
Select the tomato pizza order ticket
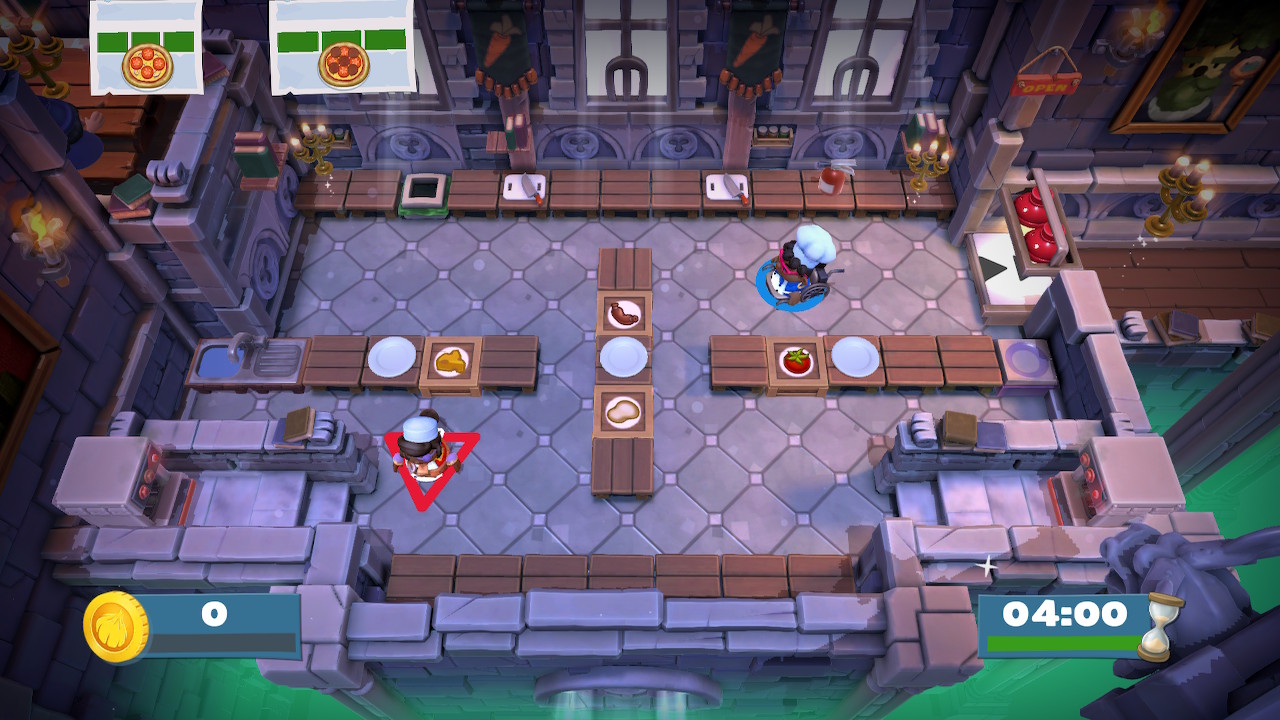[147, 48]
